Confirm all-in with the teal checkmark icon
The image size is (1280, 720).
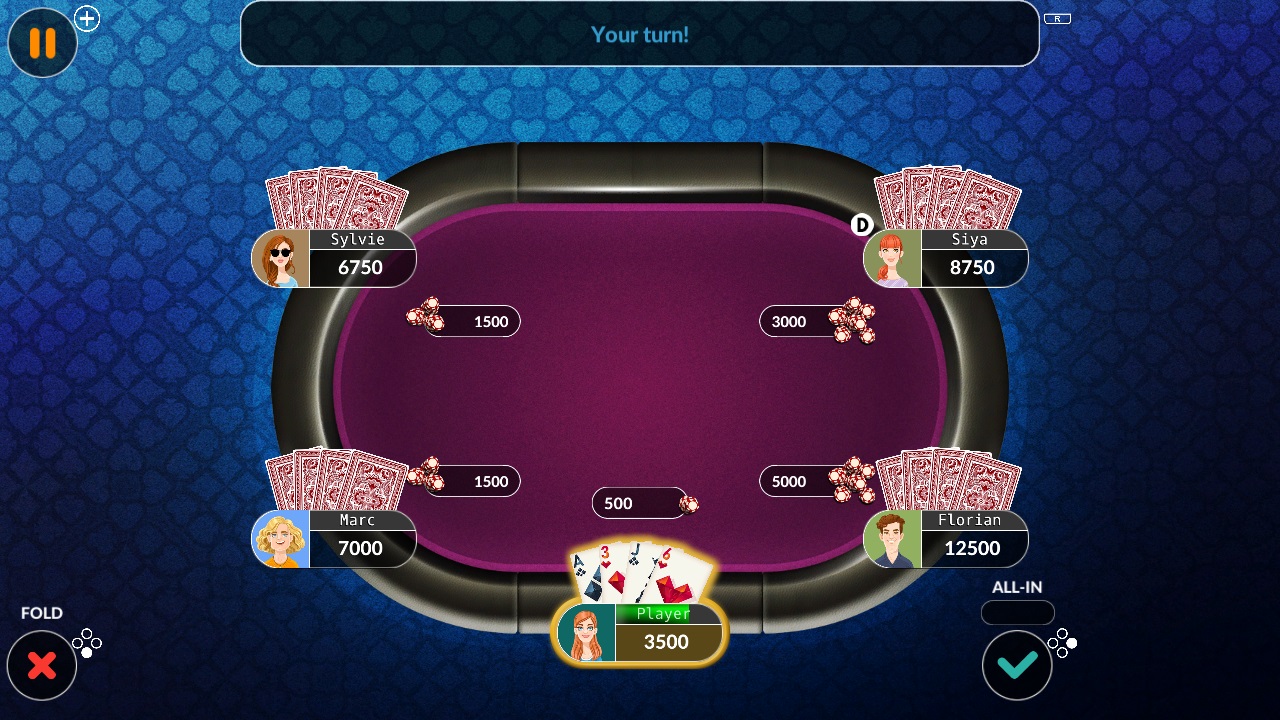1017,664
